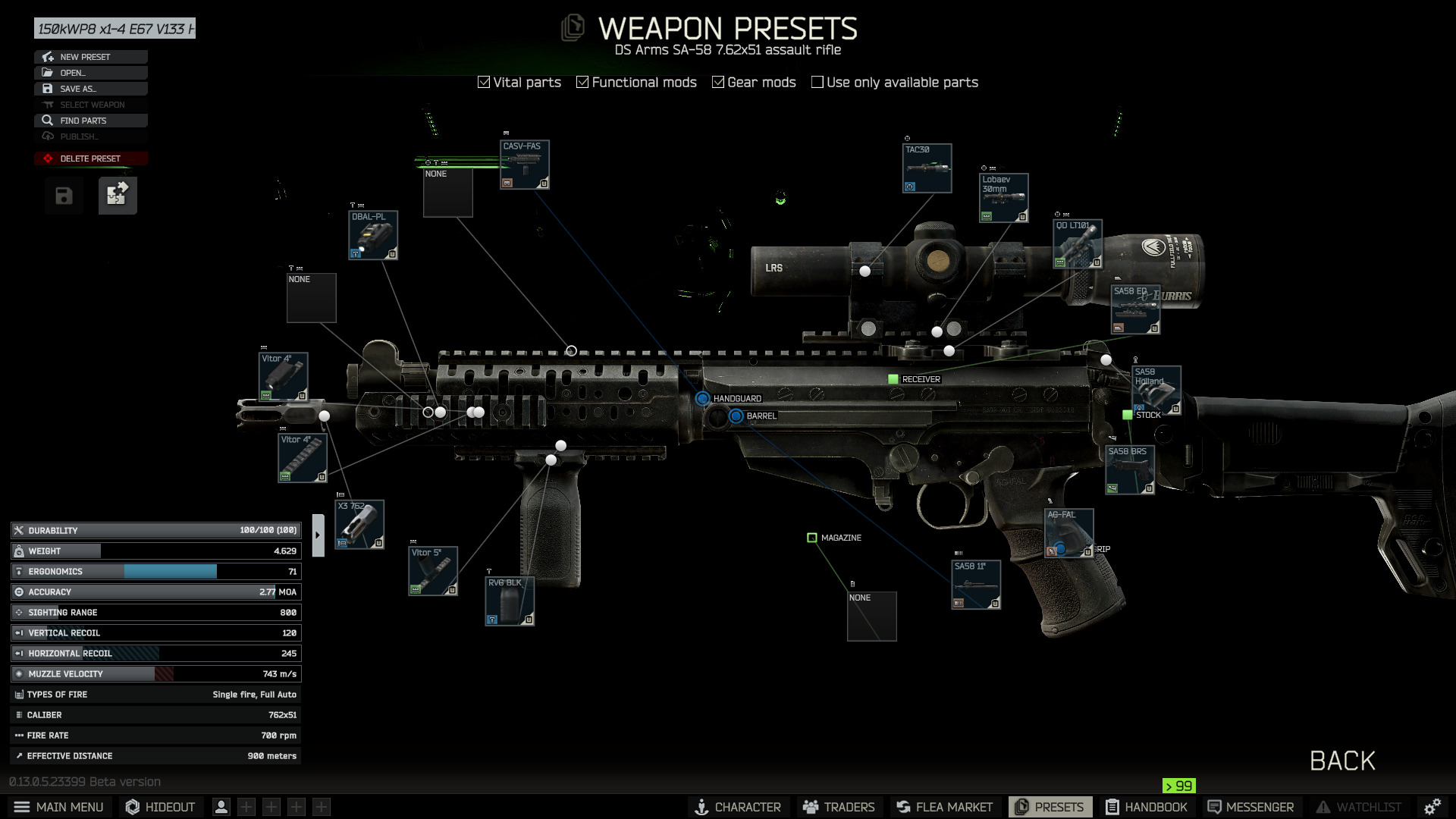This screenshot has height=819, width=1456.
Task: Uncheck the Functional mods filter
Action: [x=582, y=82]
